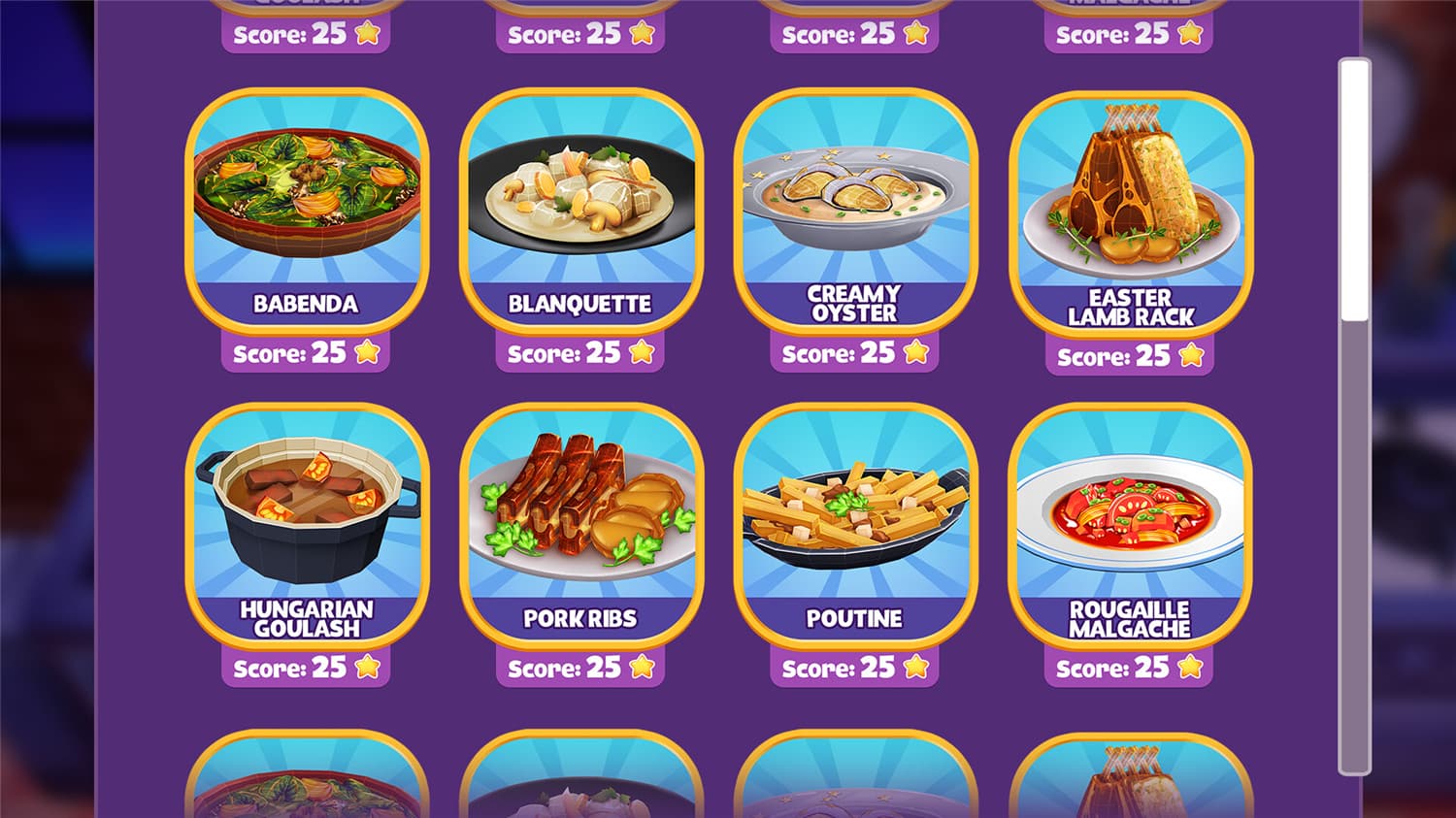
Task: Click the star on Poutine's score badge
Action: tap(918, 667)
